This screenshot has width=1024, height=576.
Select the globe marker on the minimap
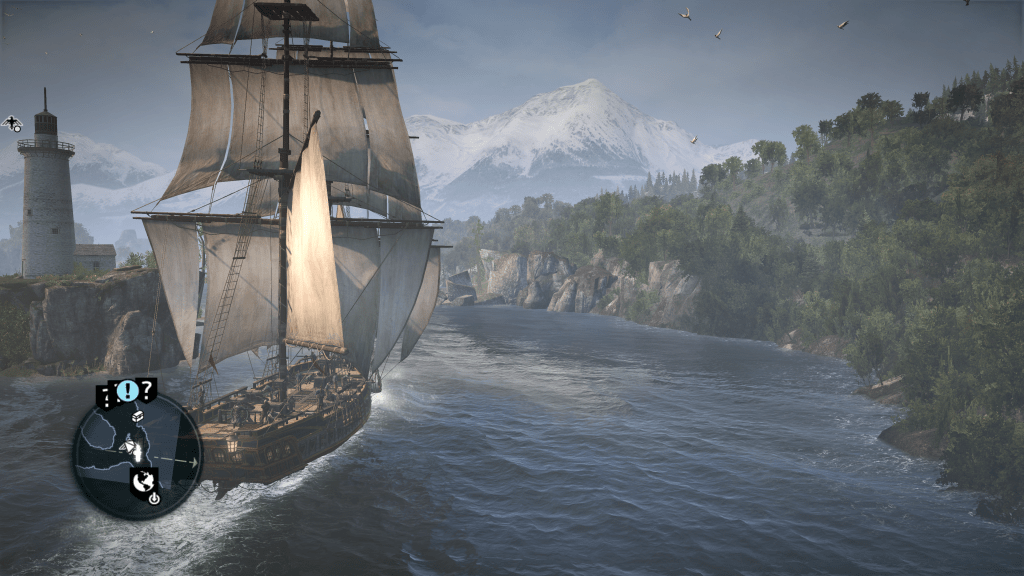click(x=144, y=479)
